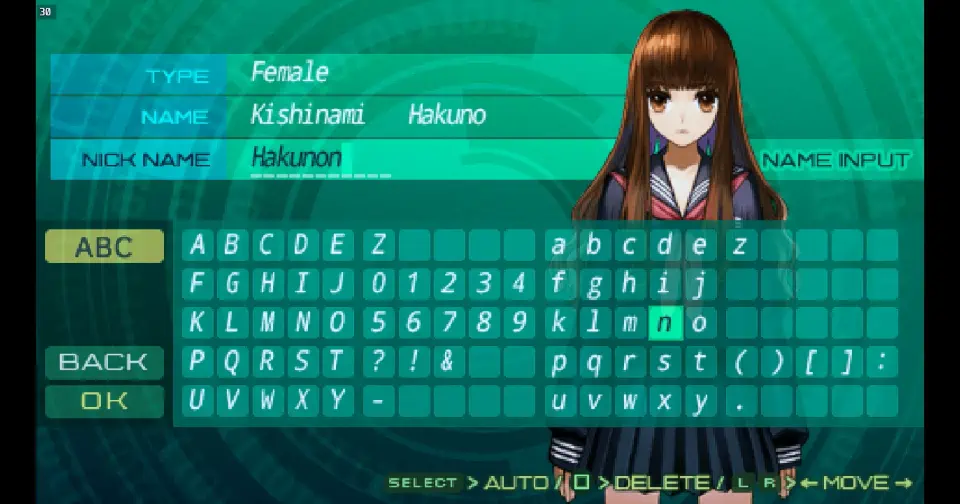The image size is (960, 504).
Task: Select the ABC character set button
Action: click(104, 247)
